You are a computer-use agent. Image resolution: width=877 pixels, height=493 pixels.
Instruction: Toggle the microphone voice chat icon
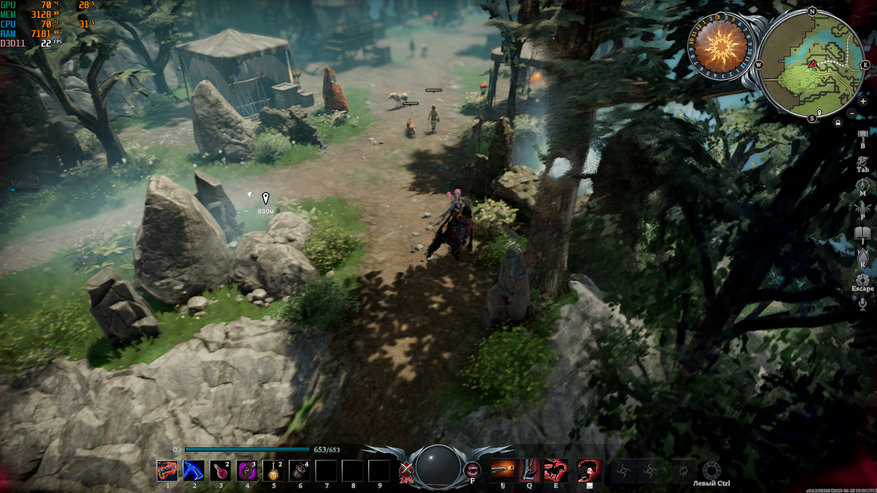(x=862, y=302)
